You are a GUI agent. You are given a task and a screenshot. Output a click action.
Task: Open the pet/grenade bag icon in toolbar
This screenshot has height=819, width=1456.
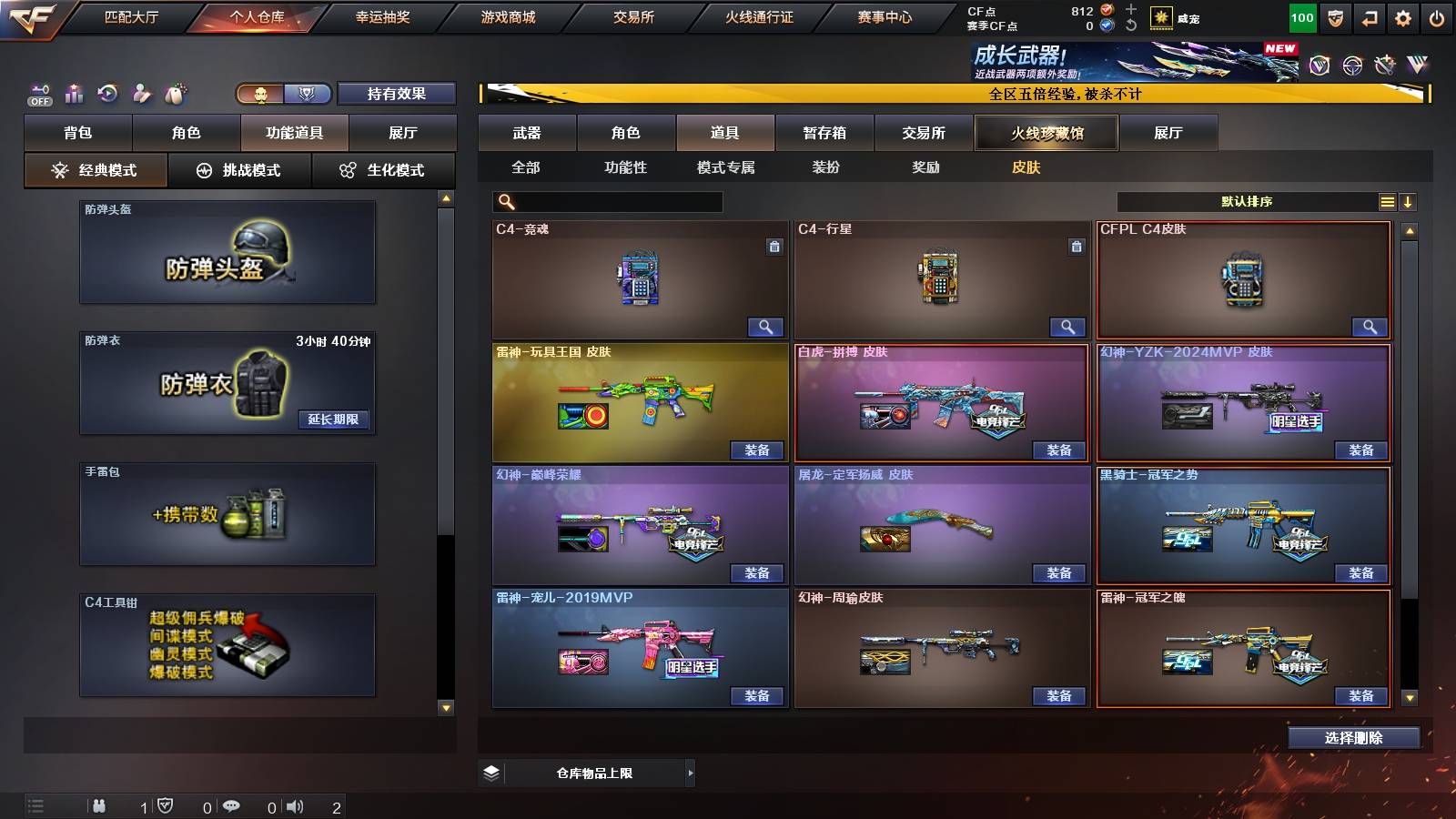177,94
